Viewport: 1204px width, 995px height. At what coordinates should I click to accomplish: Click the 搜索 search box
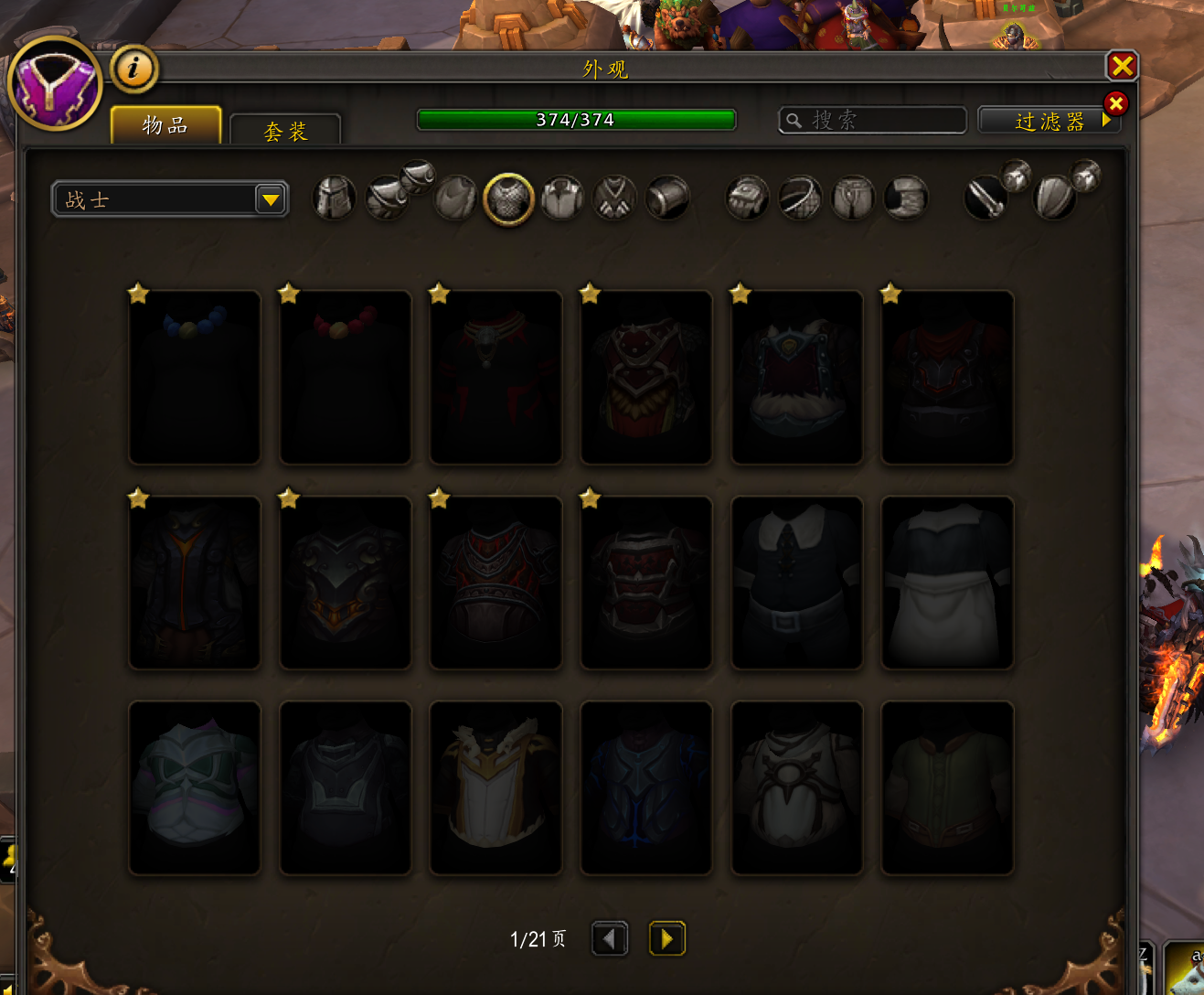tap(873, 120)
